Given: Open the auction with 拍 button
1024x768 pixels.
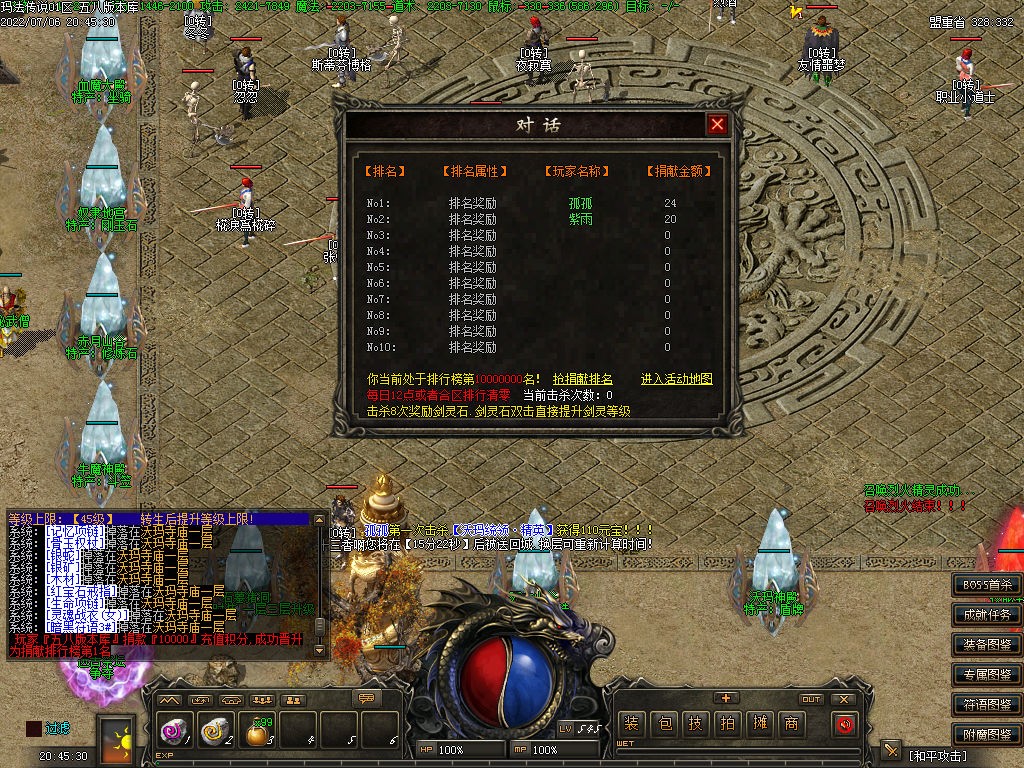Looking at the screenshot, I should click(727, 723).
